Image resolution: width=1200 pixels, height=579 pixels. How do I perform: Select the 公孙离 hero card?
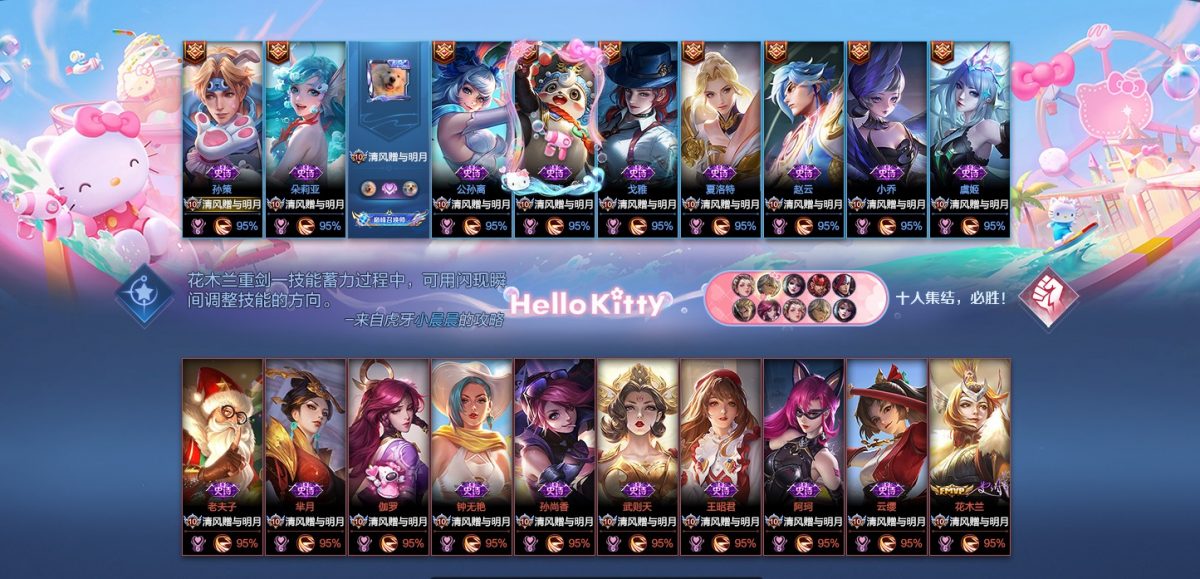coord(471,120)
